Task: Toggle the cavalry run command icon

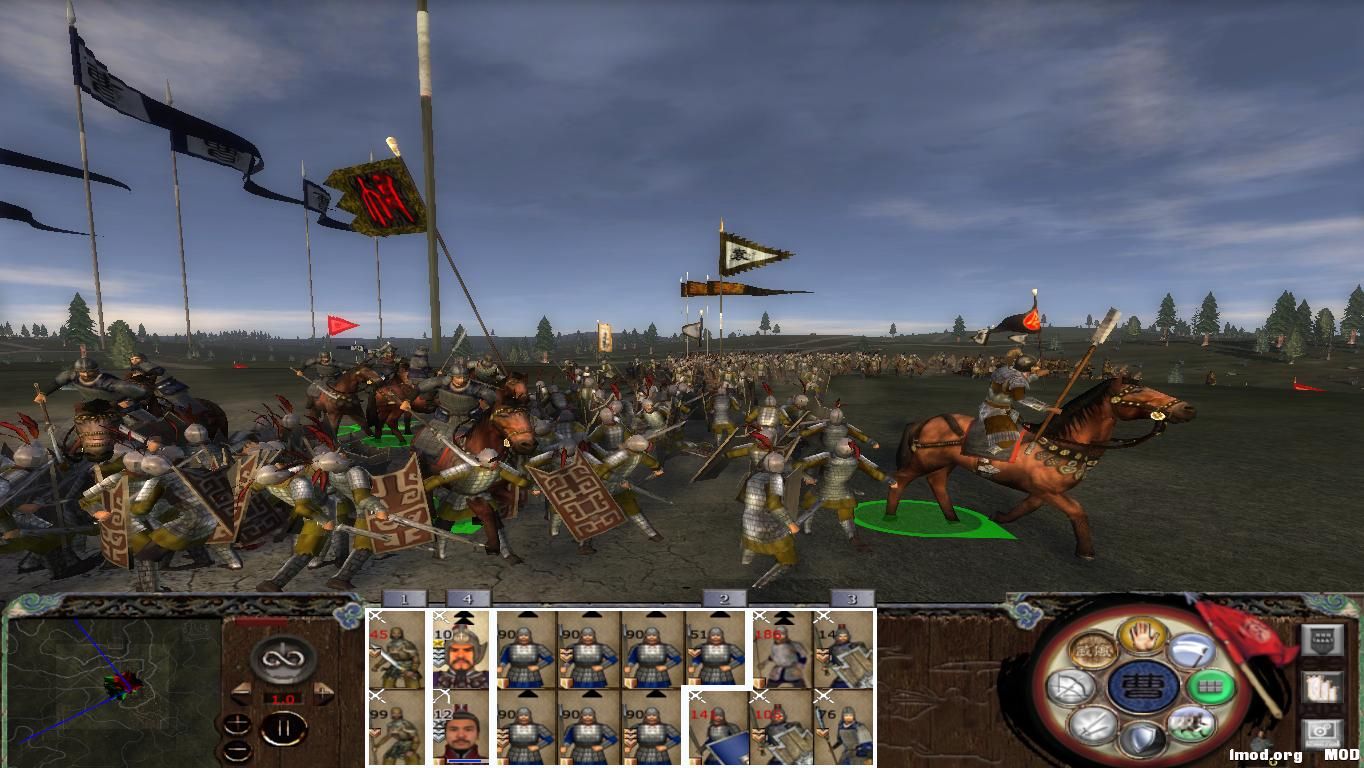Action: 1192,724
